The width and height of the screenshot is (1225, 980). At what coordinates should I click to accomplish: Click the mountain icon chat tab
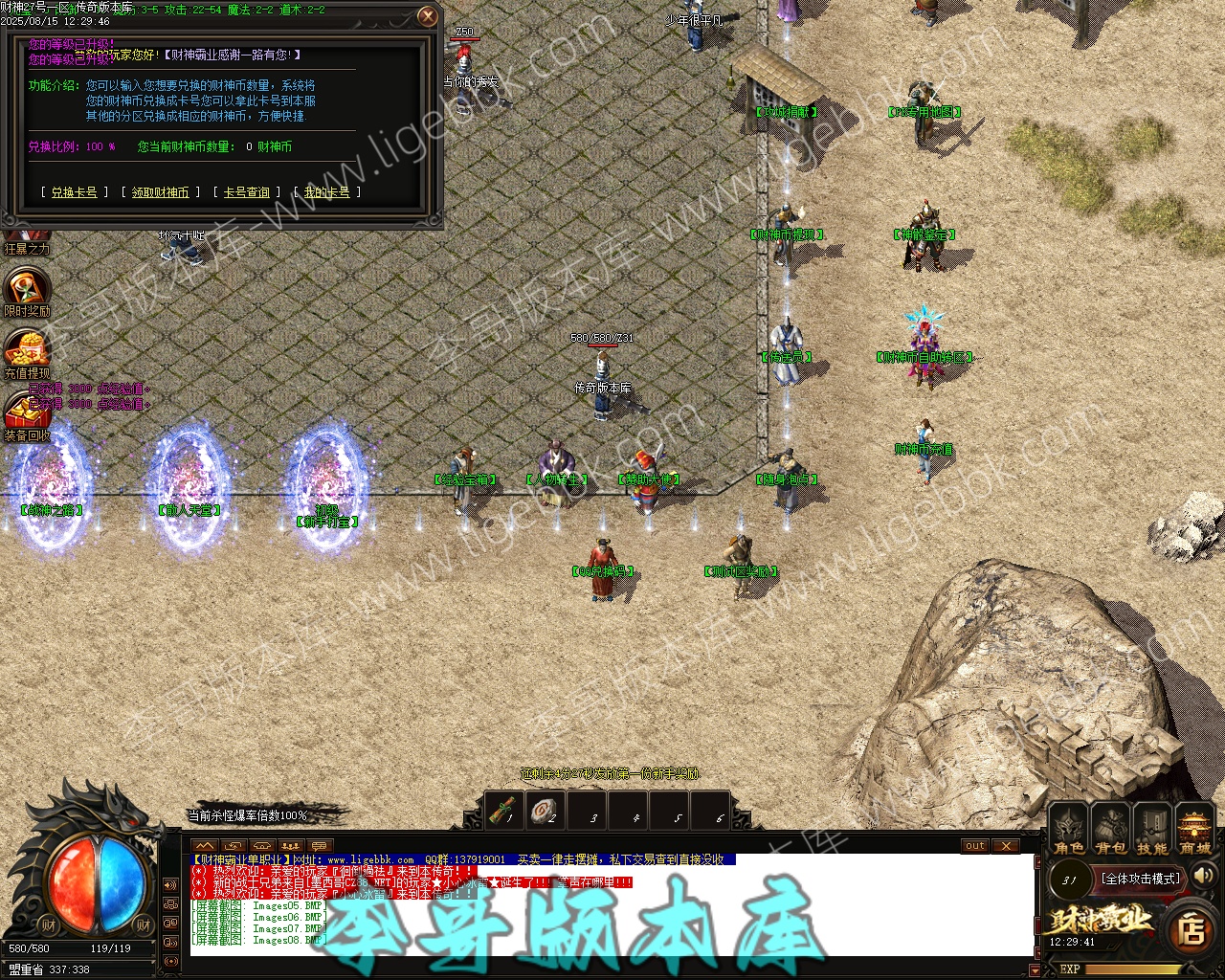pos(204,846)
